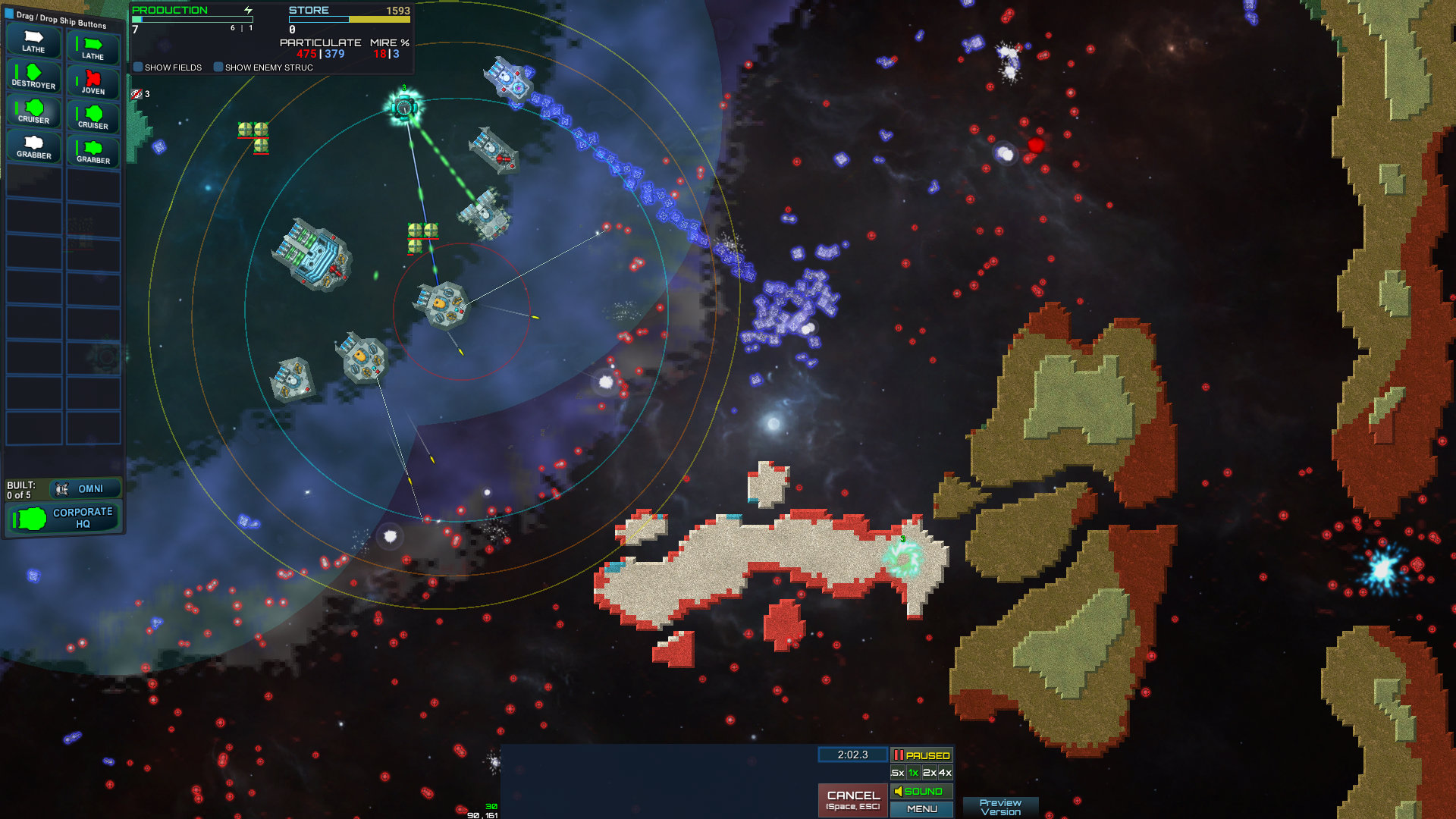Select the white GRABBER ship button
The image size is (1456, 819).
[x=33, y=146]
